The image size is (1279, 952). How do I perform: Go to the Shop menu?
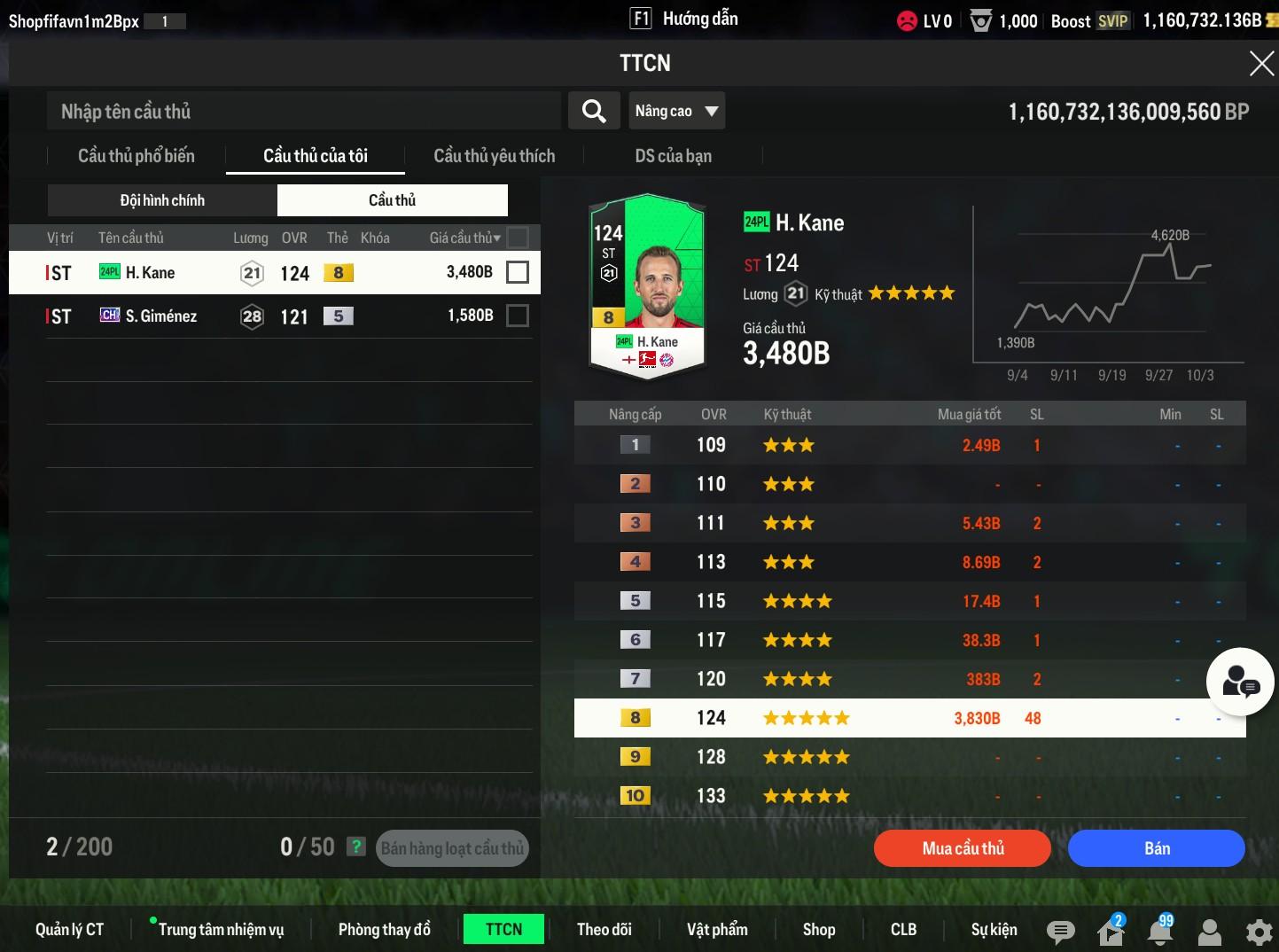pos(818,929)
